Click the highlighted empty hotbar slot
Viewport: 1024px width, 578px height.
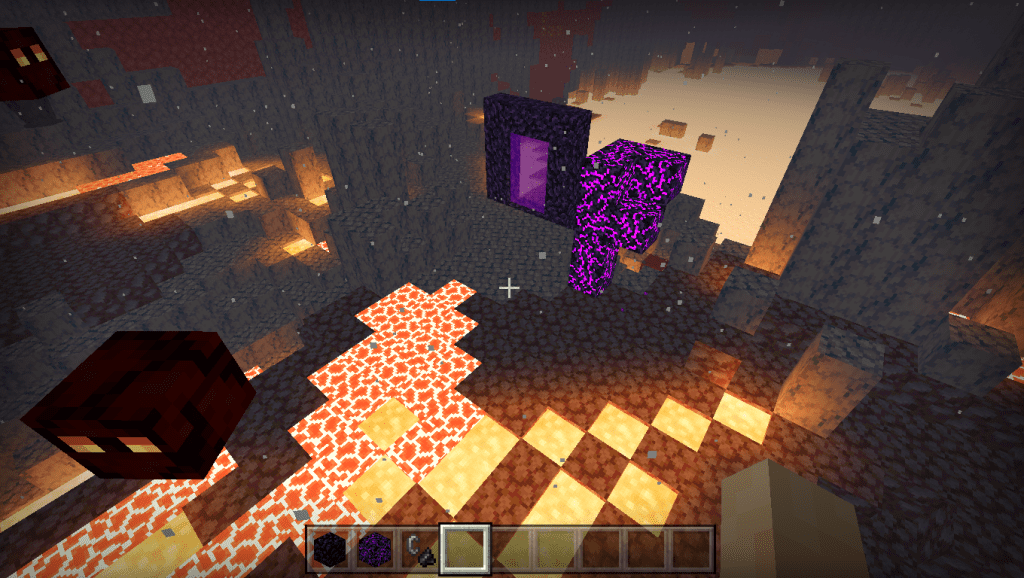[464, 549]
